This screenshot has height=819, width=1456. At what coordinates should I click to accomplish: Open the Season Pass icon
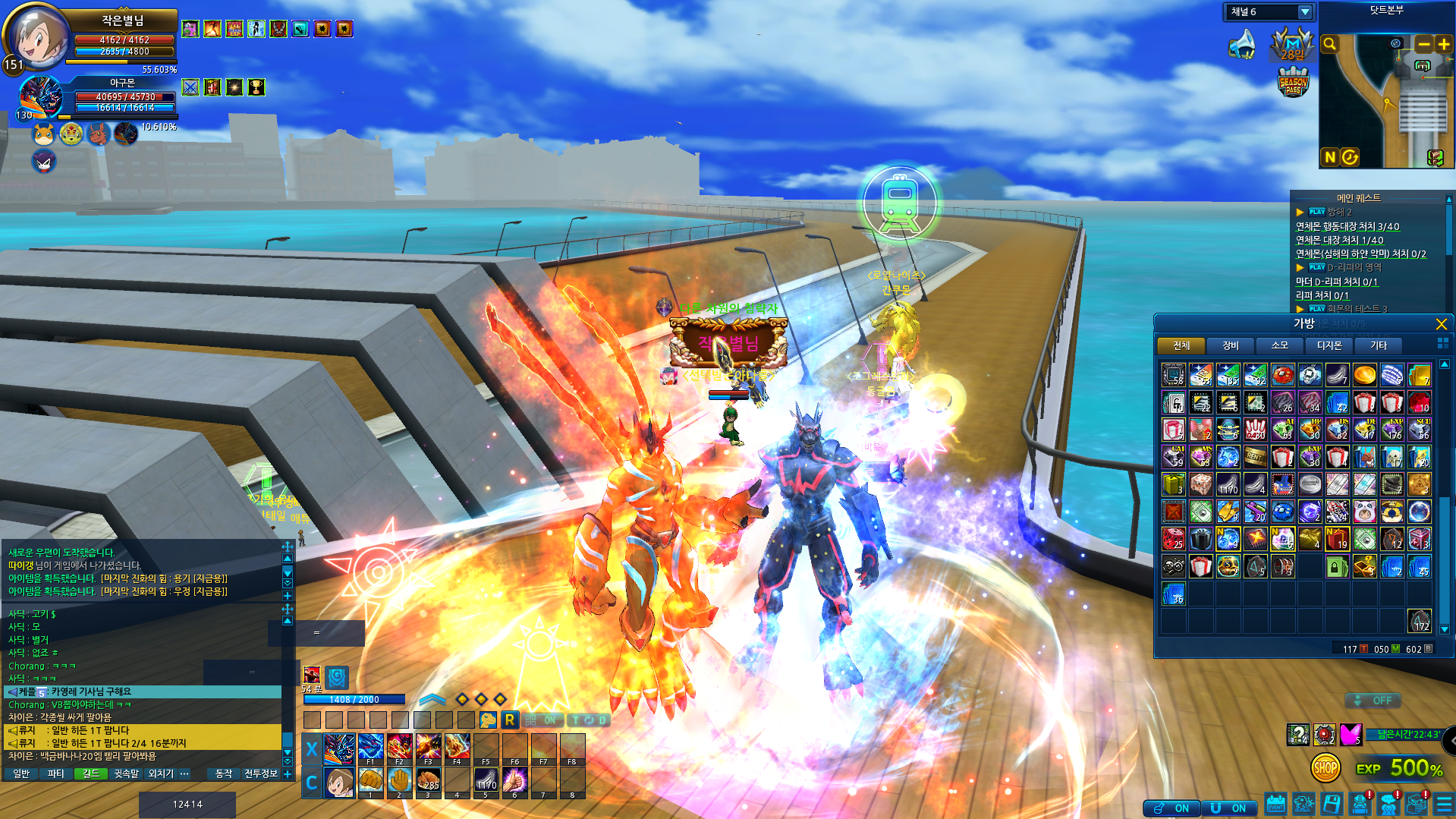[1293, 82]
